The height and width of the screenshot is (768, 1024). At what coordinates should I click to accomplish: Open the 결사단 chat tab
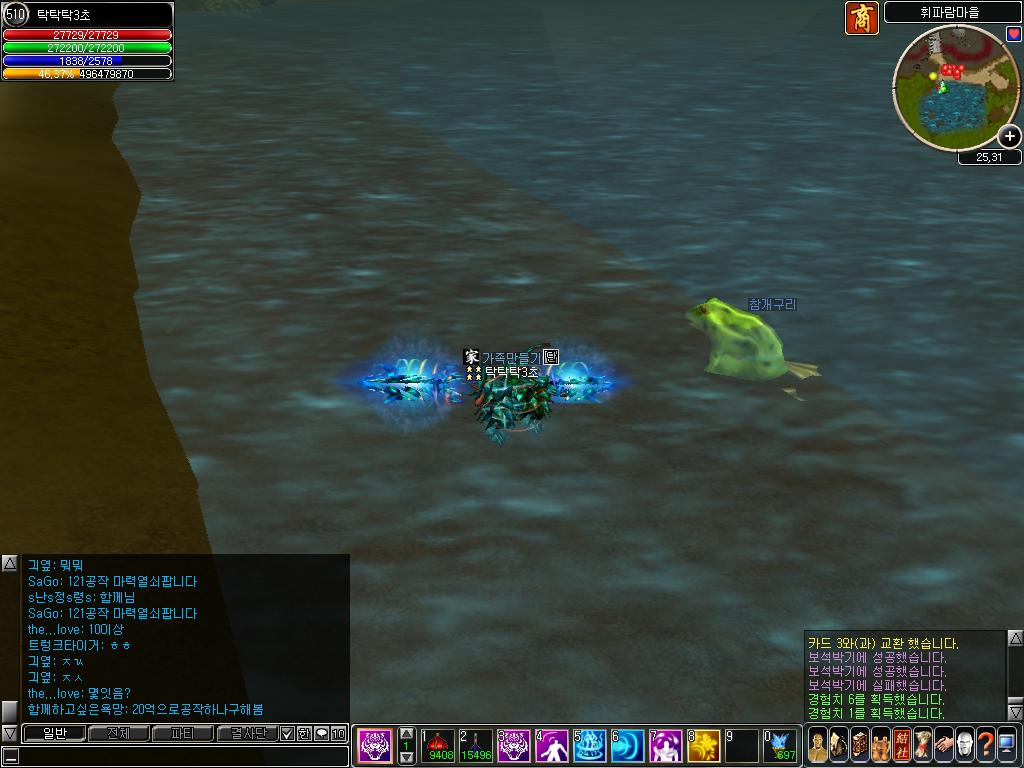coord(247,734)
